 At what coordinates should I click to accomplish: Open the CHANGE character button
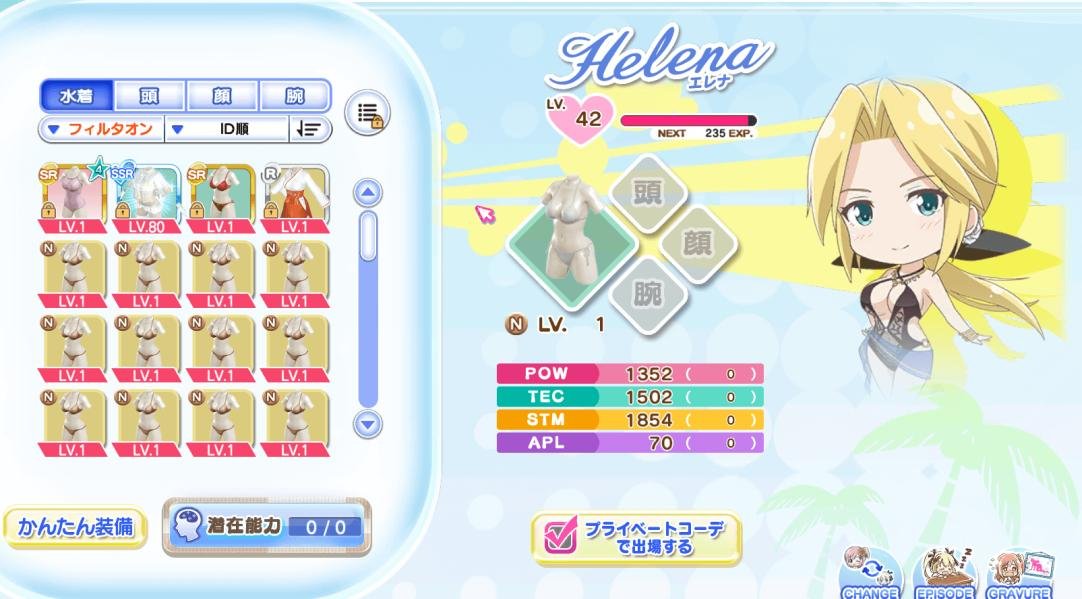coord(871,575)
